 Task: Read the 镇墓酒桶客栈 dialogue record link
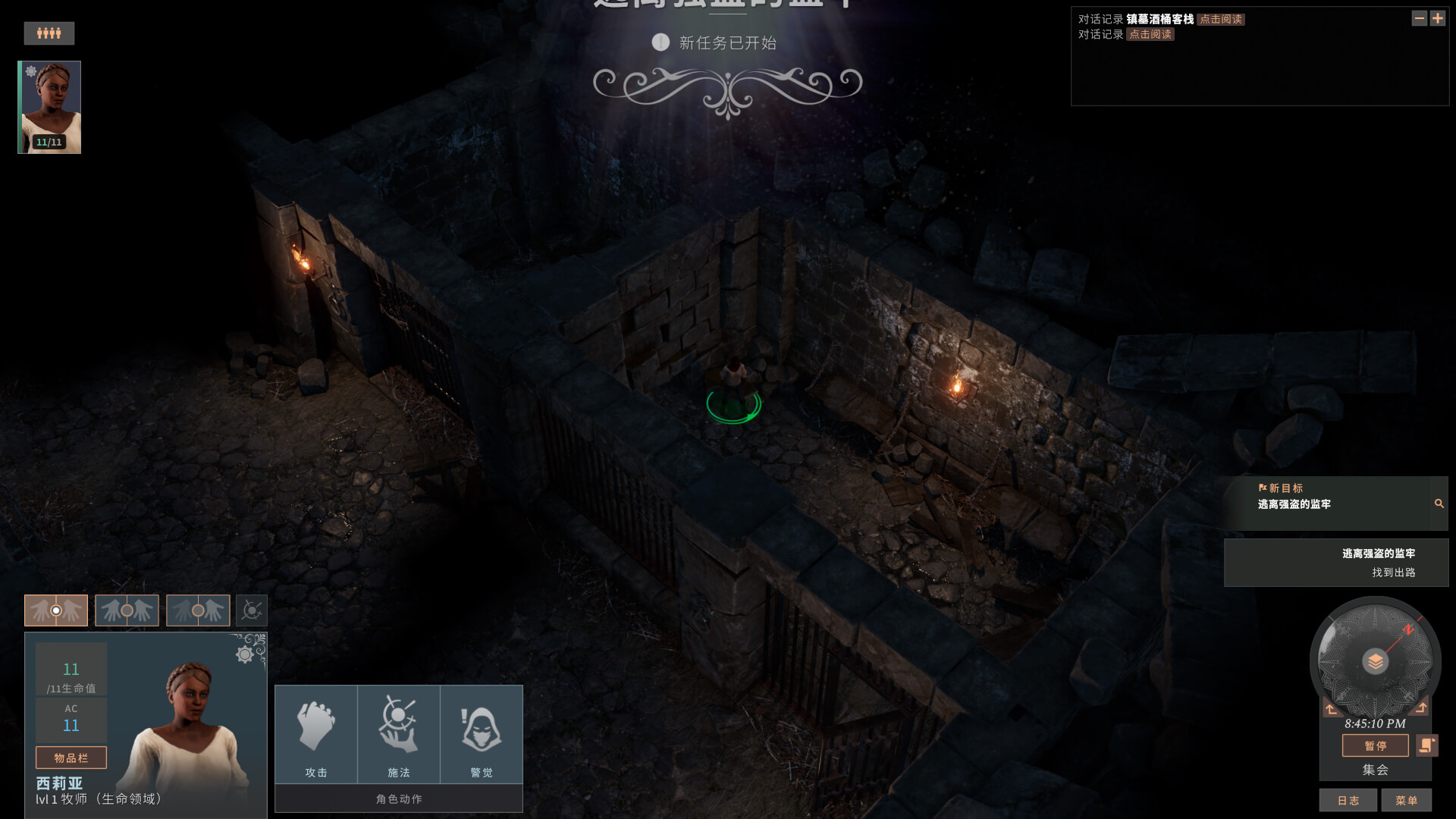(x=1221, y=19)
